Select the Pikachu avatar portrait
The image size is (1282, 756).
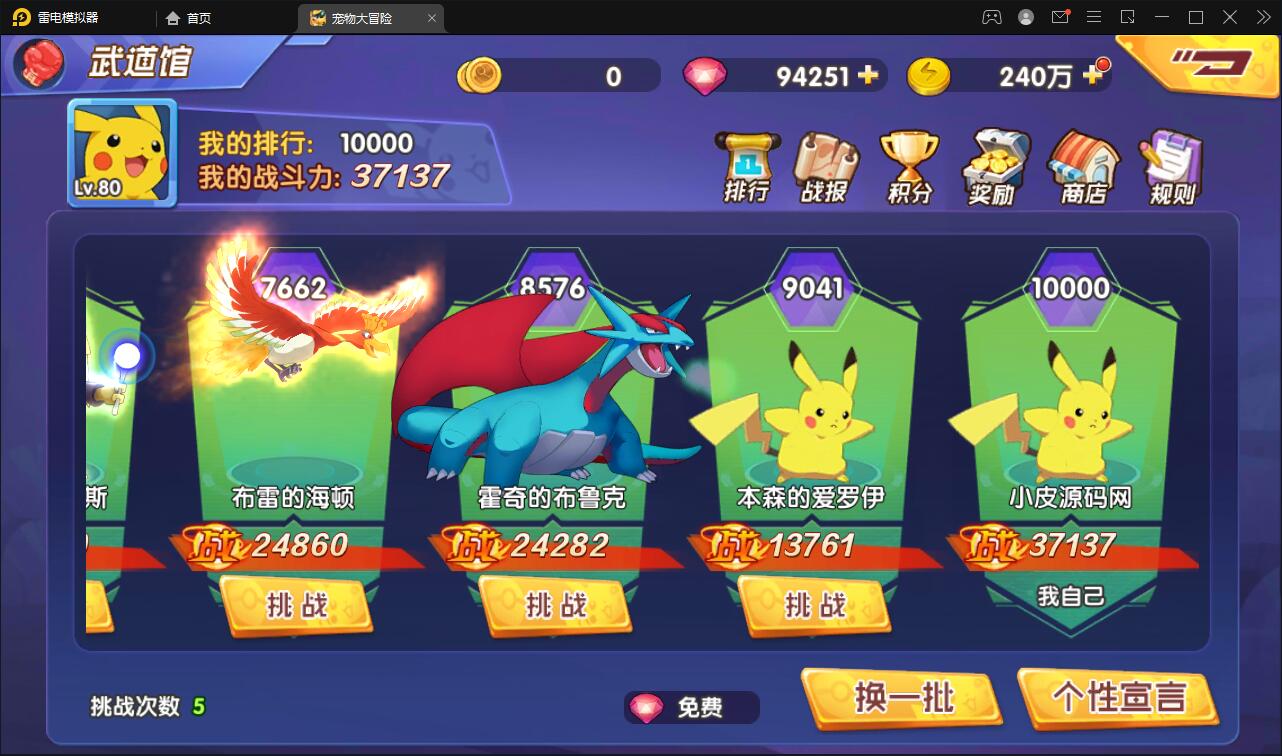121,153
